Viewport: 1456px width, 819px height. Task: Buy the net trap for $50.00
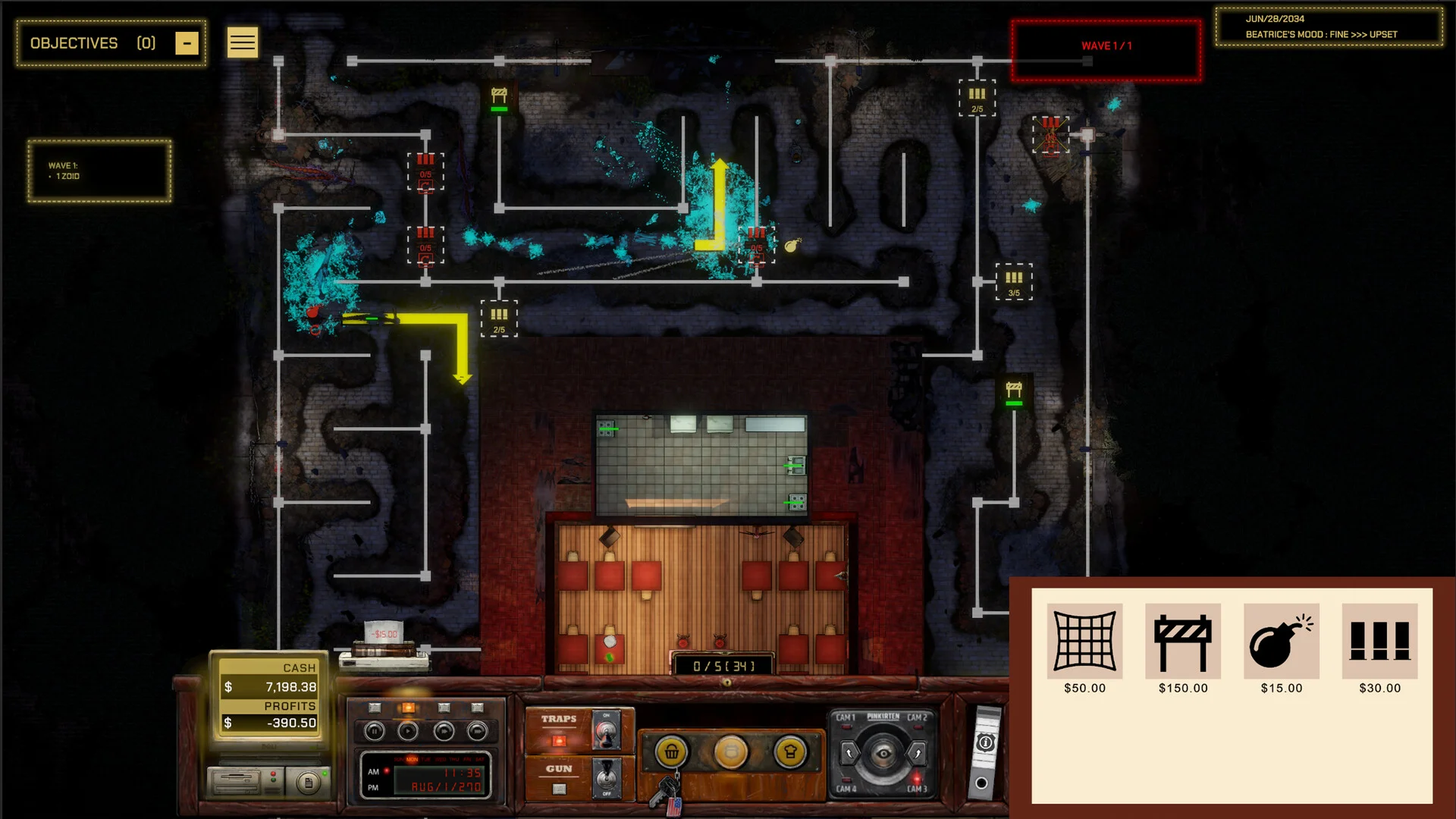[x=1084, y=642]
